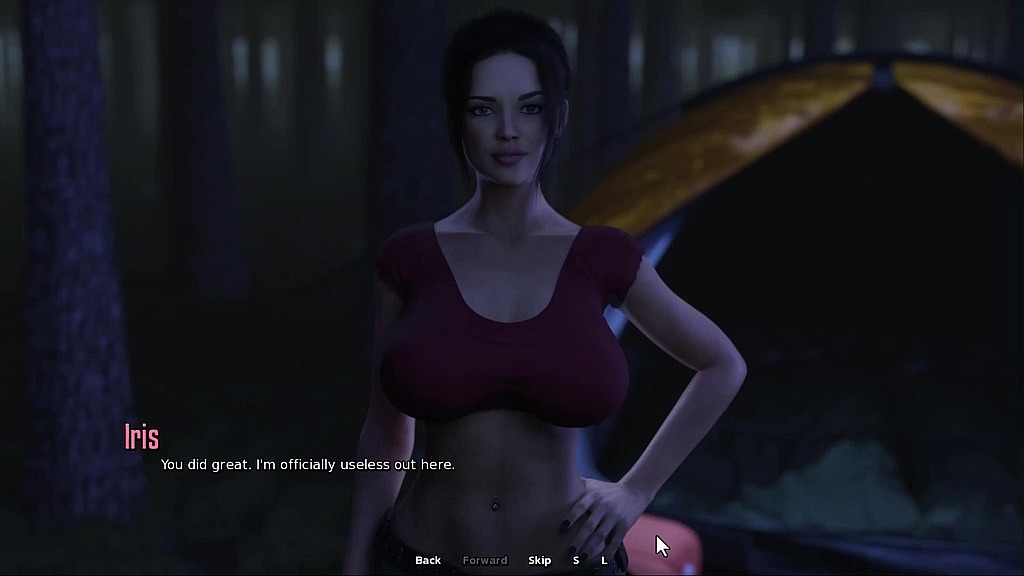Open save screen with the S button
This screenshot has height=576, width=1024.
(576, 560)
